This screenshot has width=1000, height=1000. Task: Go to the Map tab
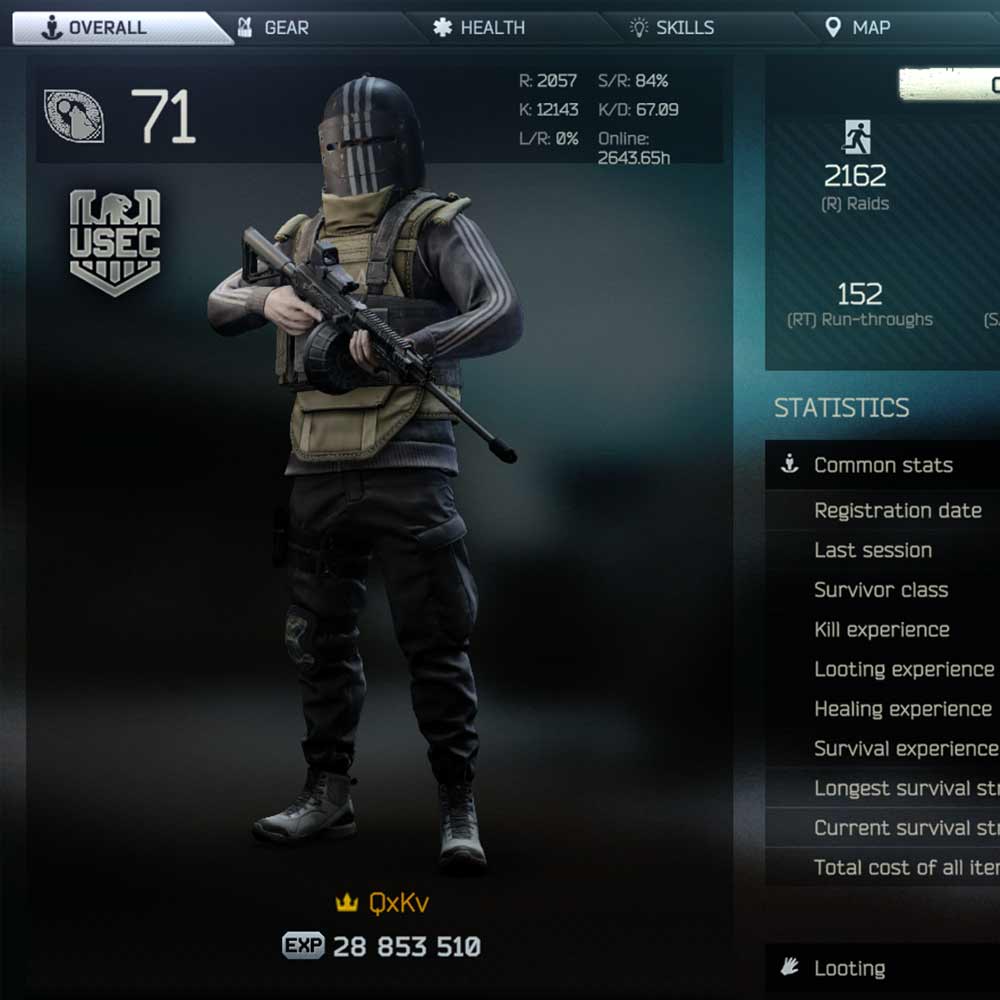pyautogui.click(x=870, y=28)
